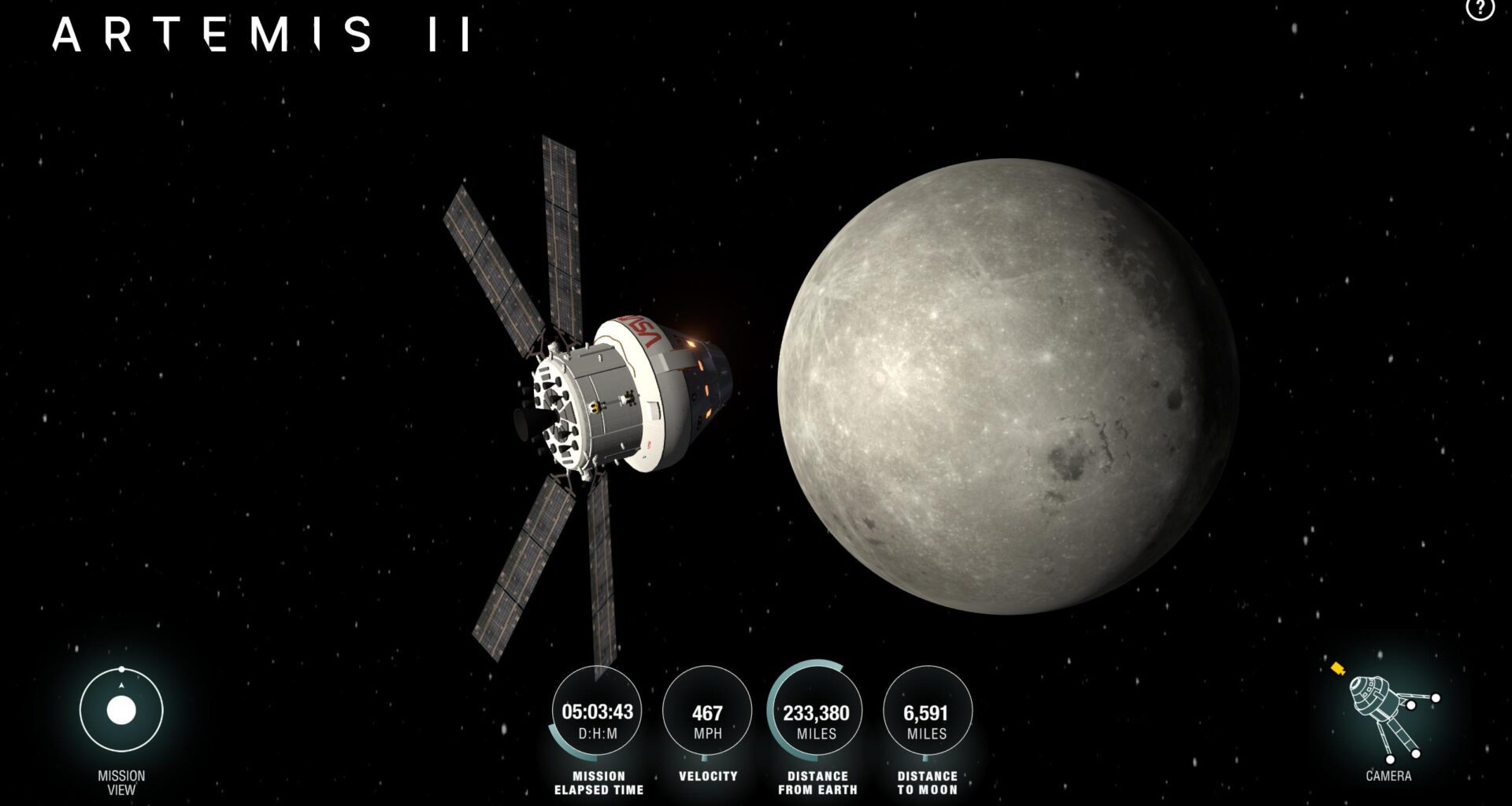Click the MISSION VIEW label
This screenshot has height=806, width=1512.
(x=120, y=780)
